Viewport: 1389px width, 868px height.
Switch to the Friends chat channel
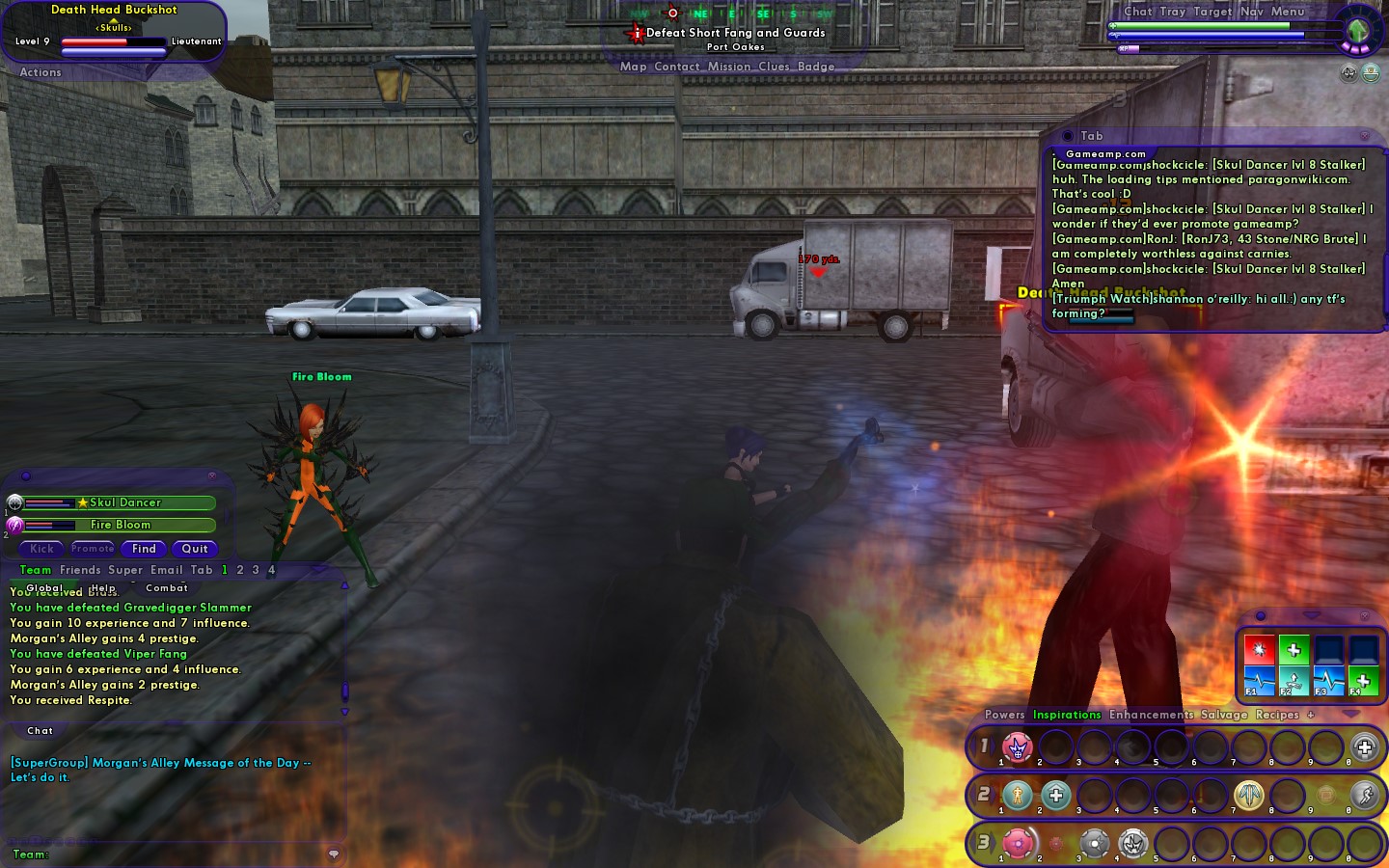click(80, 570)
